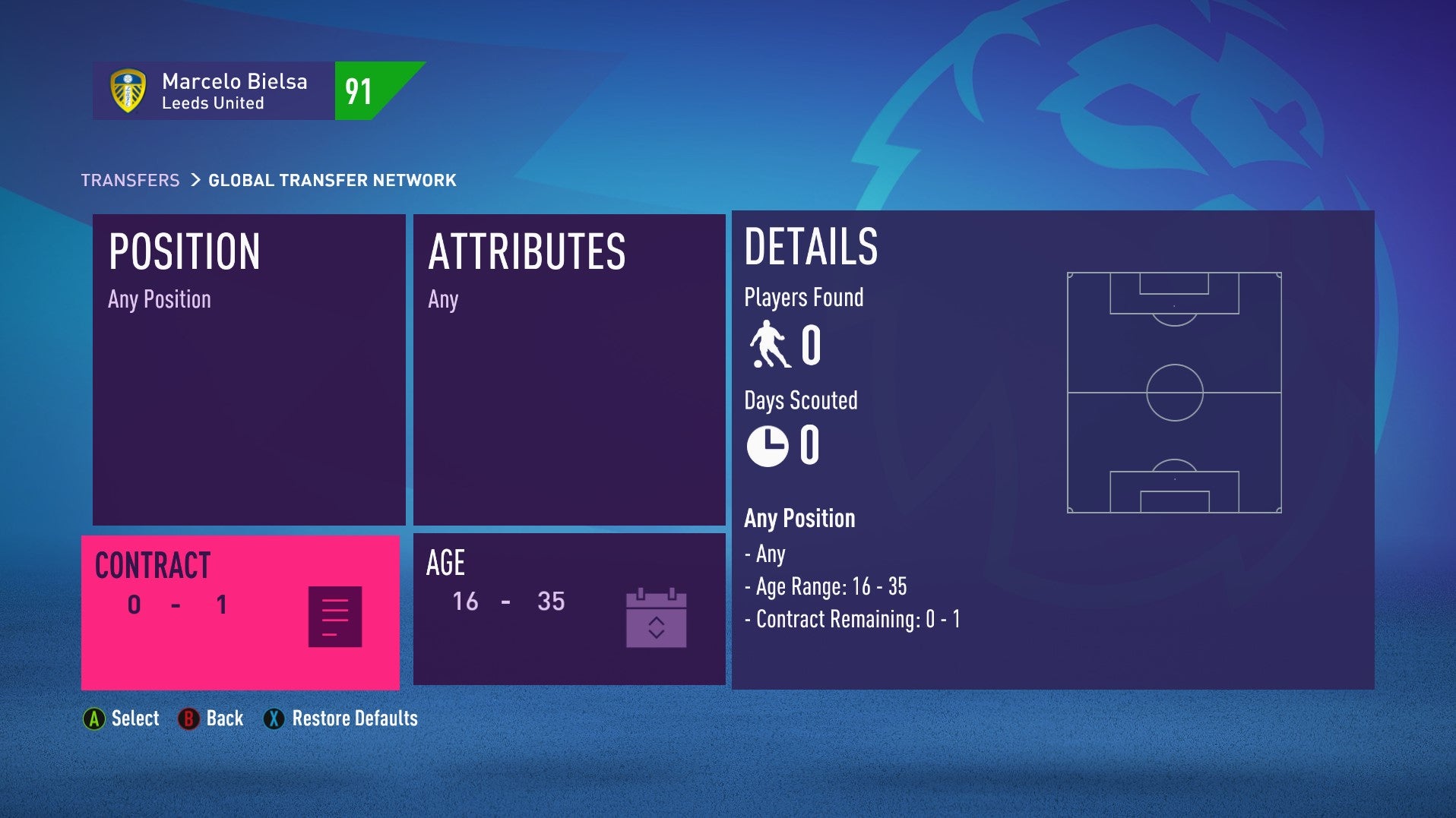
Task: Click Restore Defaults
Action: coord(353,718)
